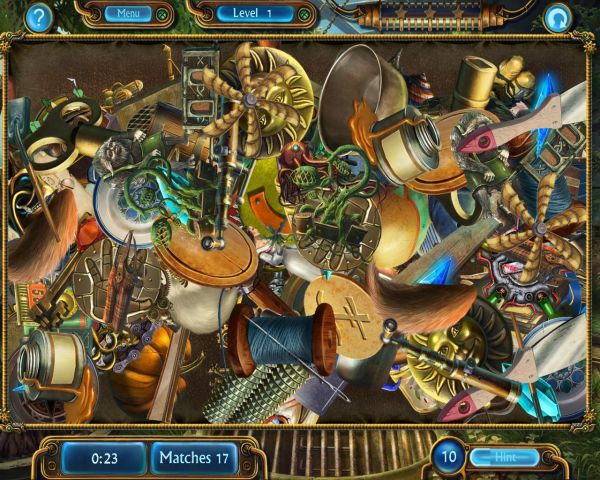Click the question mark help button
This screenshot has height=480, width=600.
(x=39, y=16)
